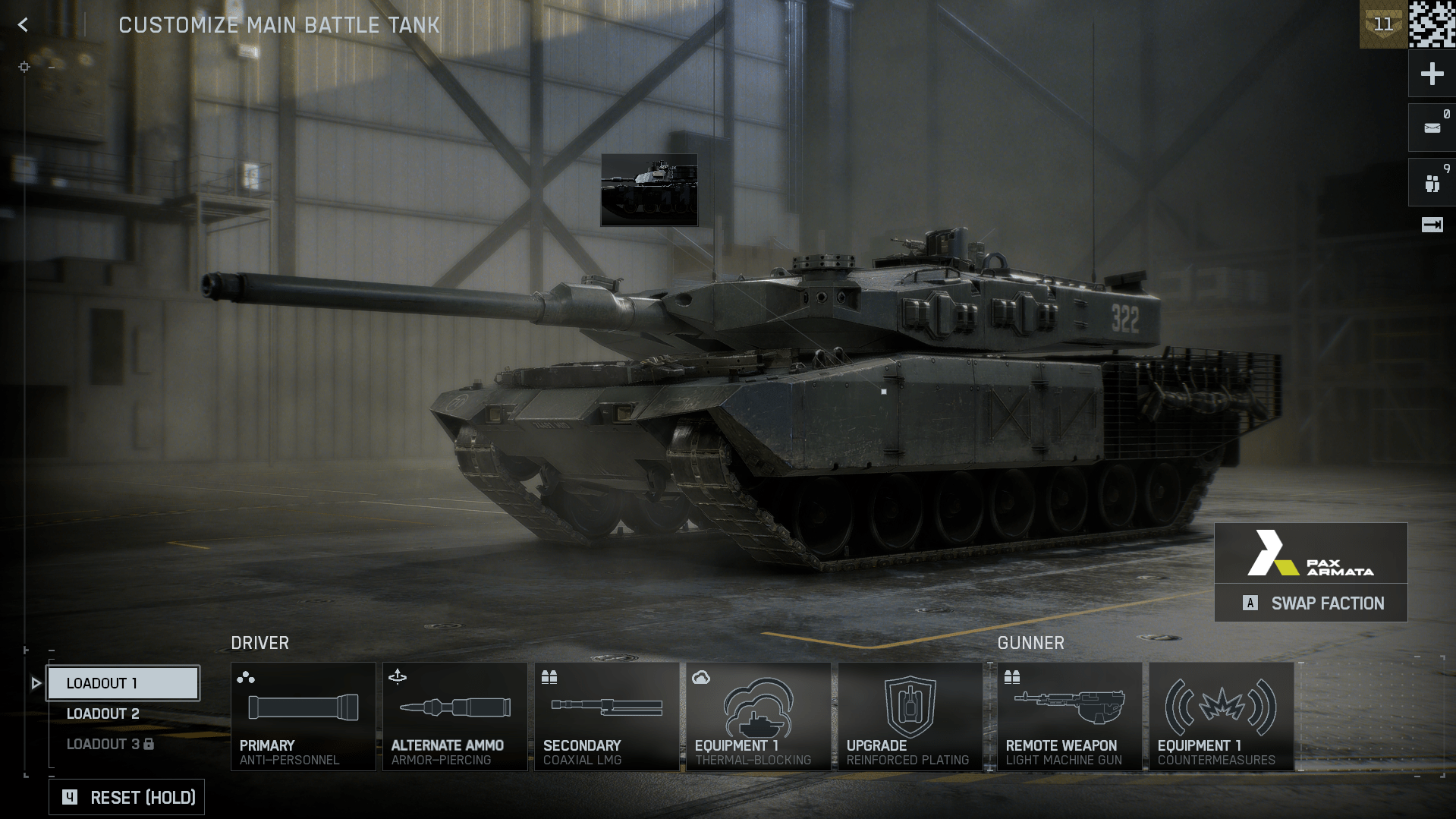Open the mail envelope icon

click(1432, 128)
